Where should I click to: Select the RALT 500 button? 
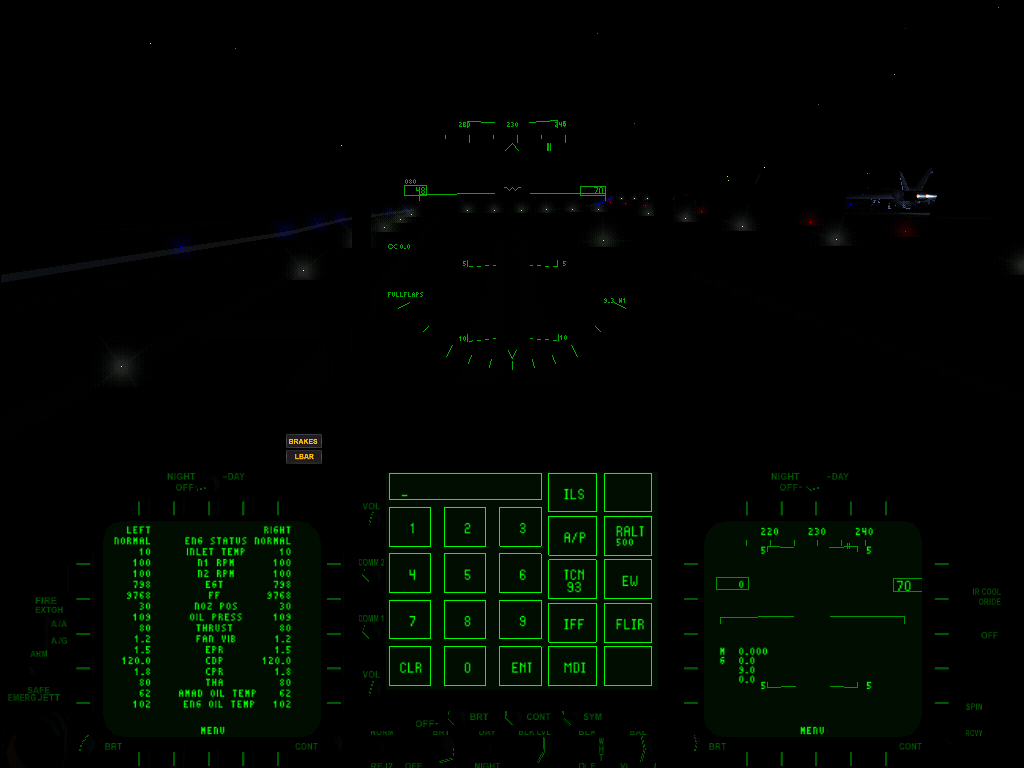[628, 536]
